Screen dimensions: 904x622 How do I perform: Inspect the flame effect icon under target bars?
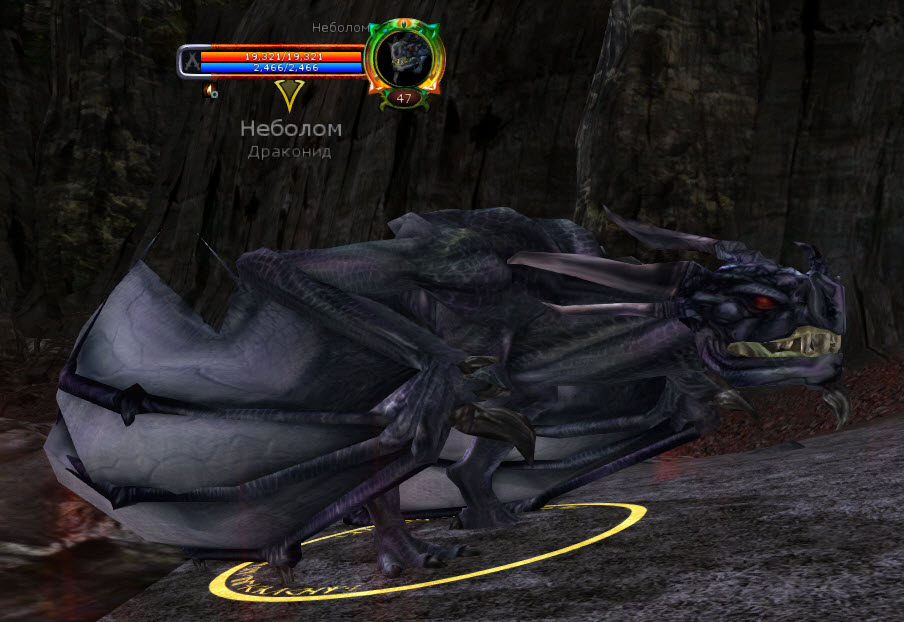point(210,91)
